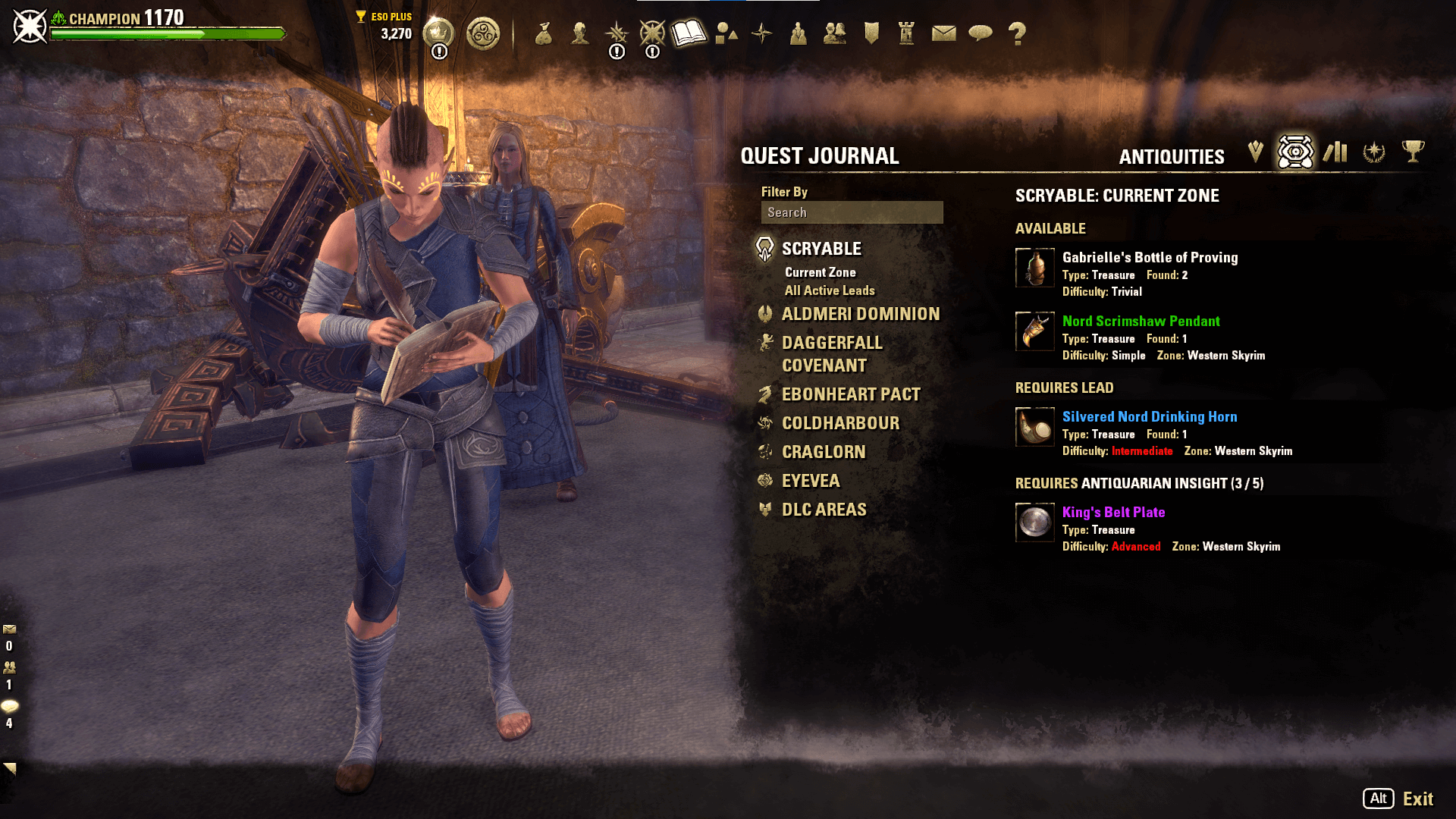Open the character menu
1456x819 pixels.
(579, 34)
